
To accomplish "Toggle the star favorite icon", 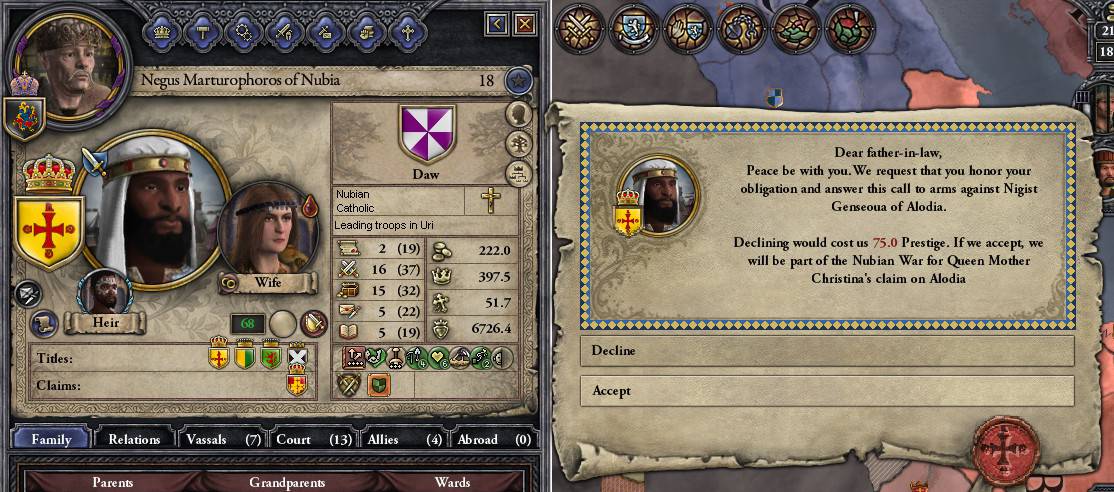I will (x=517, y=81).
